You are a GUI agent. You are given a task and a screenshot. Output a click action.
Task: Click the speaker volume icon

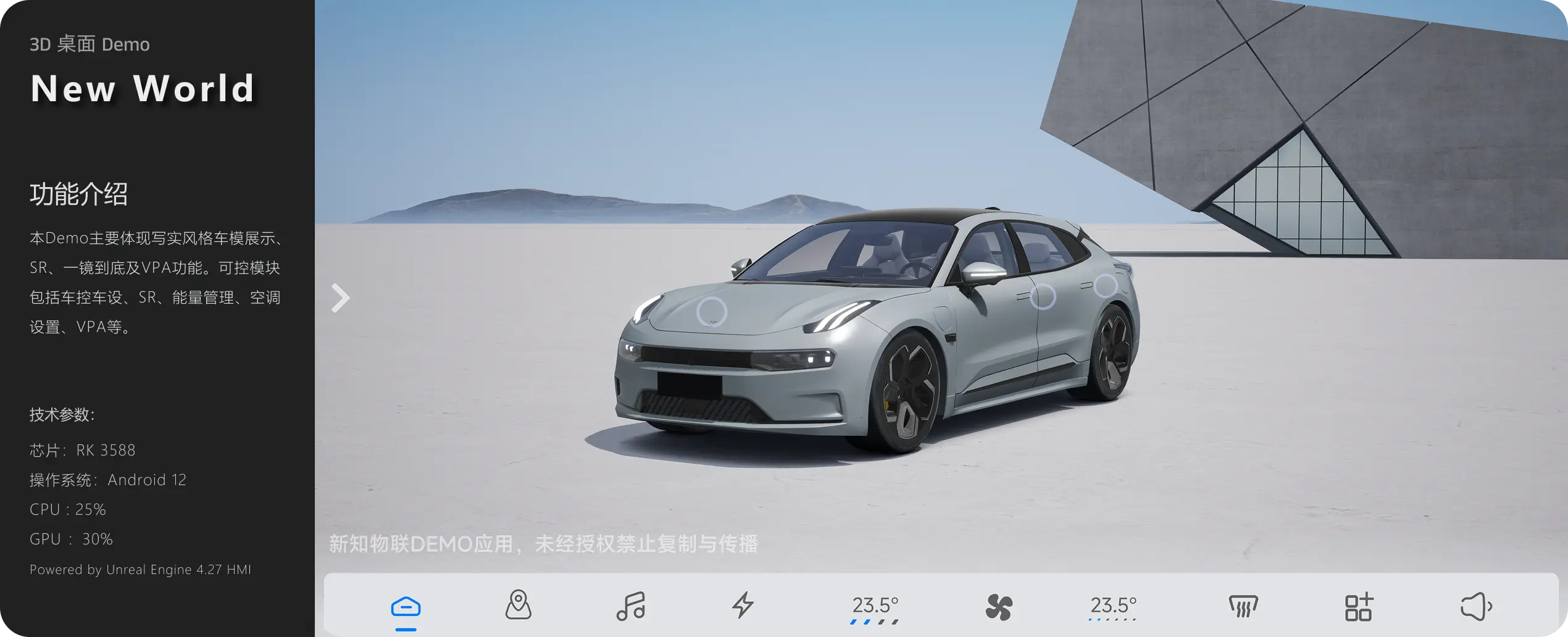1475,607
